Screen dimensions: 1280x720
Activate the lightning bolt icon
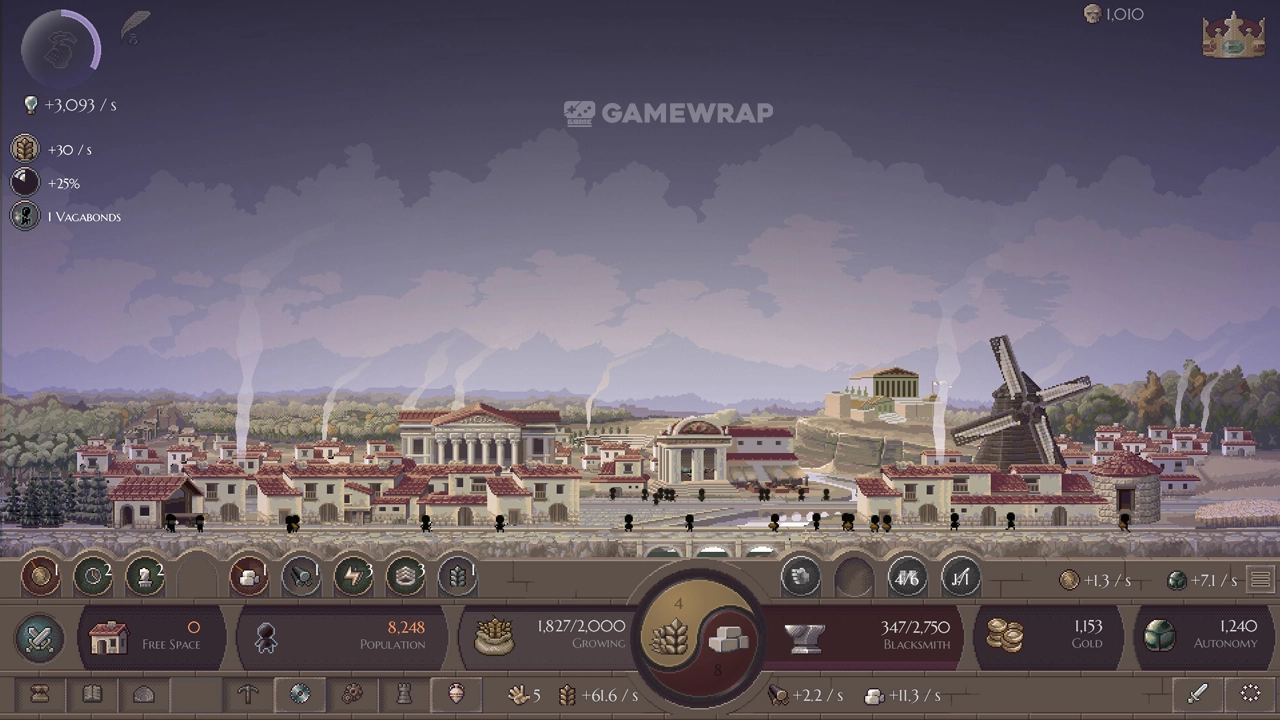click(x=353, y=578)
